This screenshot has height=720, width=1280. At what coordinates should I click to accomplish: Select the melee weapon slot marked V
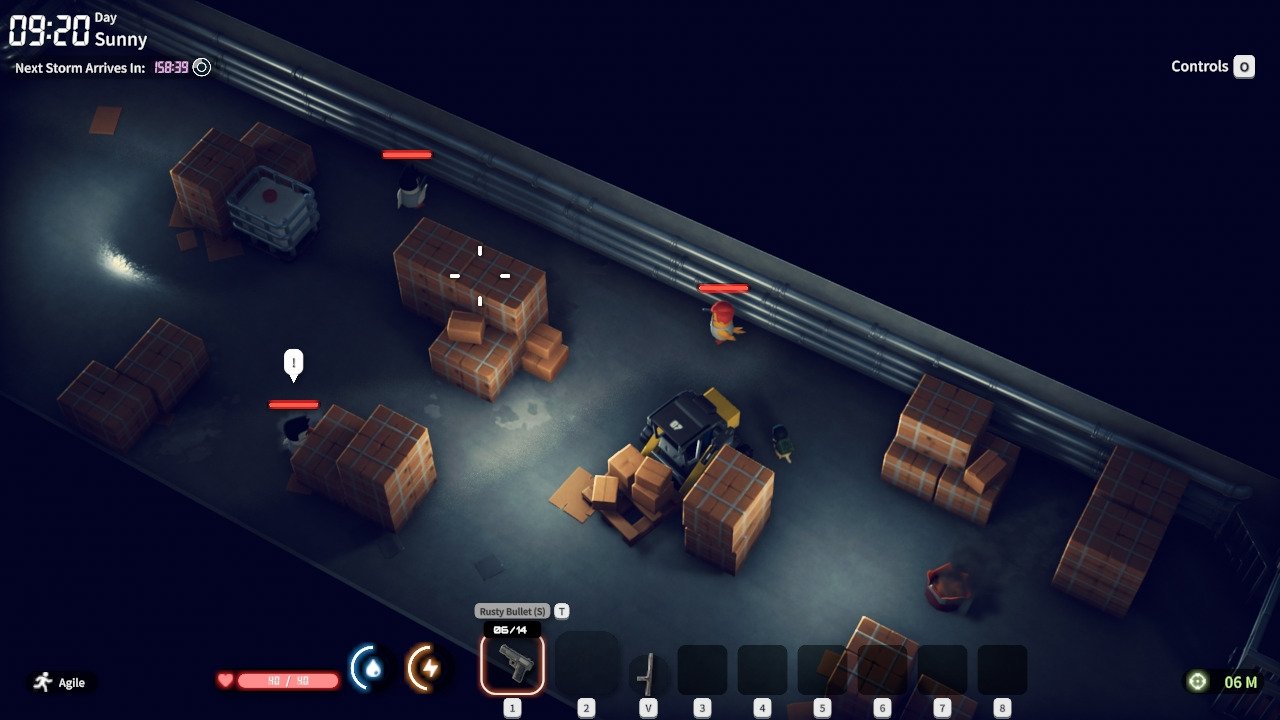(647, 673)
